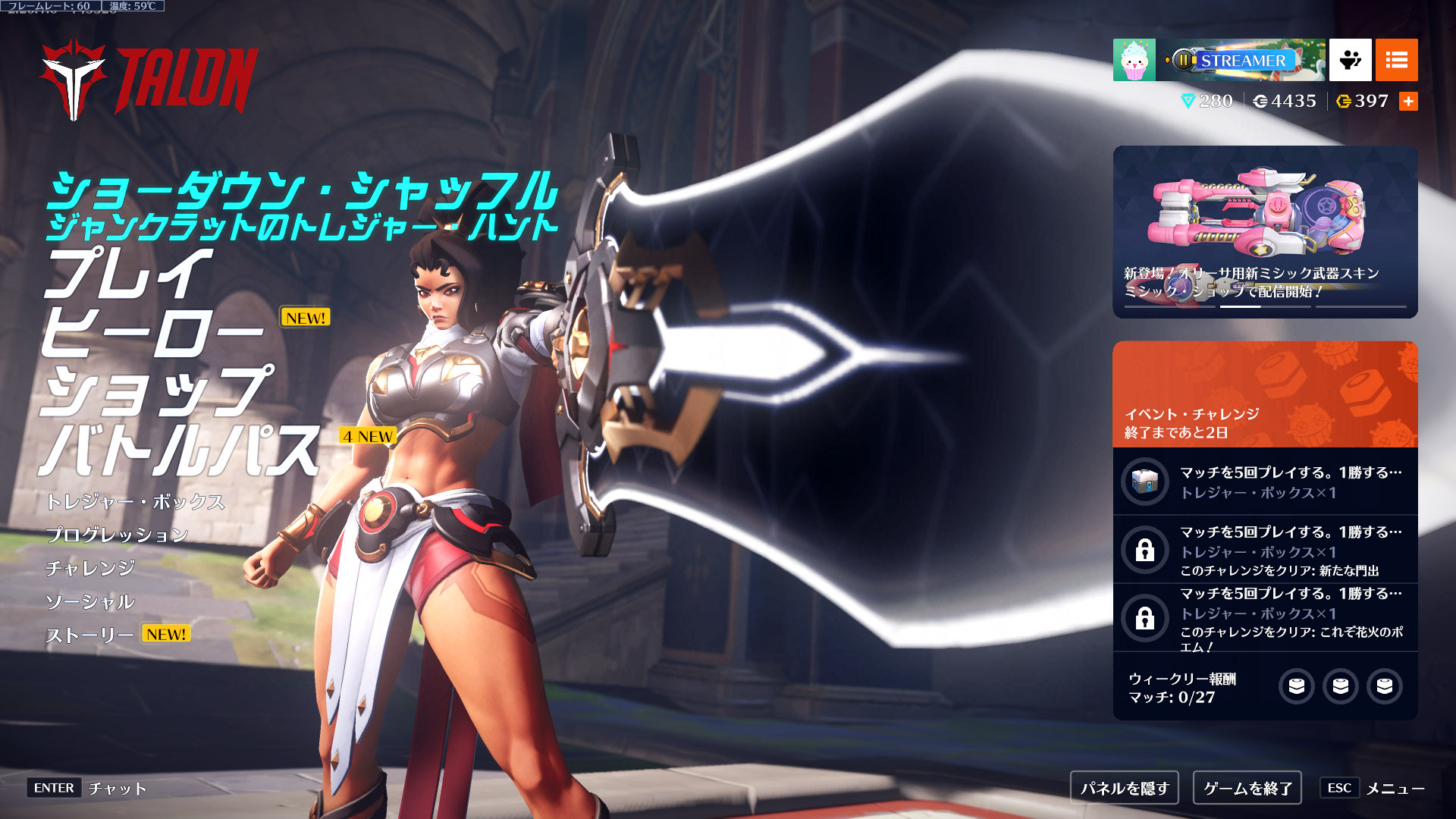The width and height of the screenshot is (1456, 819).
Task: Open the social group icon button
Action: coord(1350,60)
